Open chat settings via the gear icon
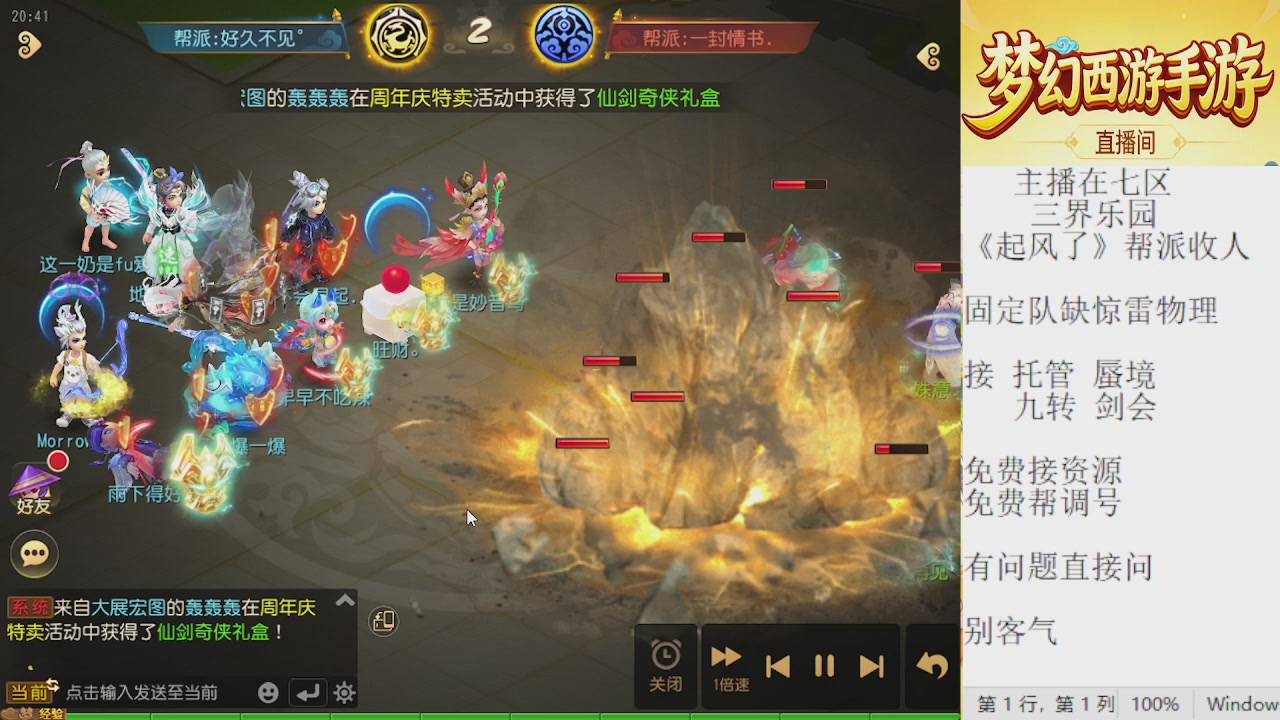The height and width of the screenshot is (720, 1280). [x=344, y=691]
